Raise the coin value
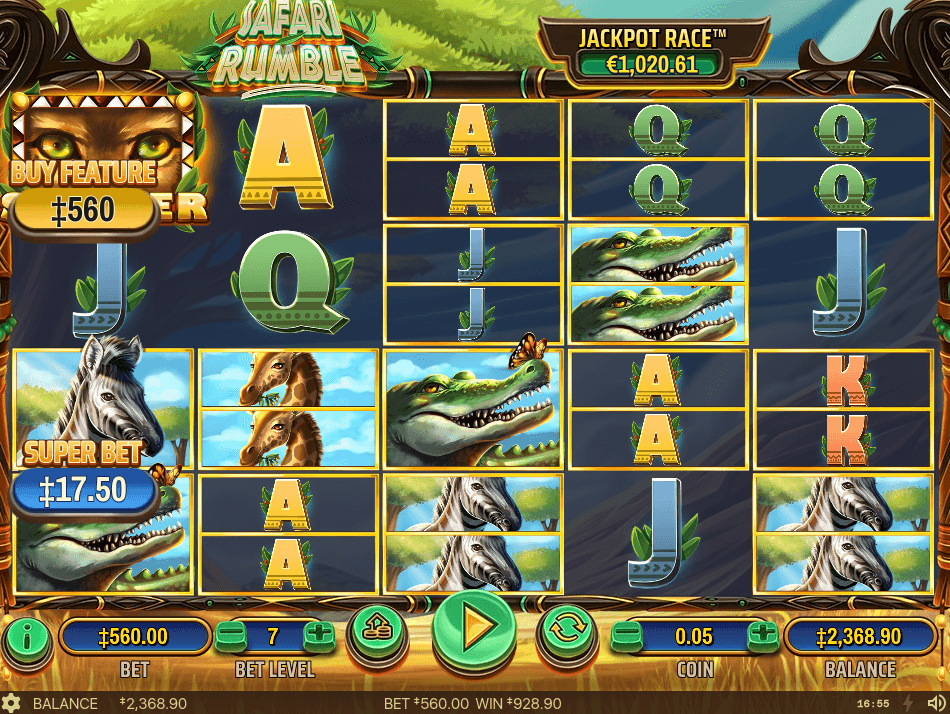Viewport: 950px width, 714px height. tap(762, 634)
